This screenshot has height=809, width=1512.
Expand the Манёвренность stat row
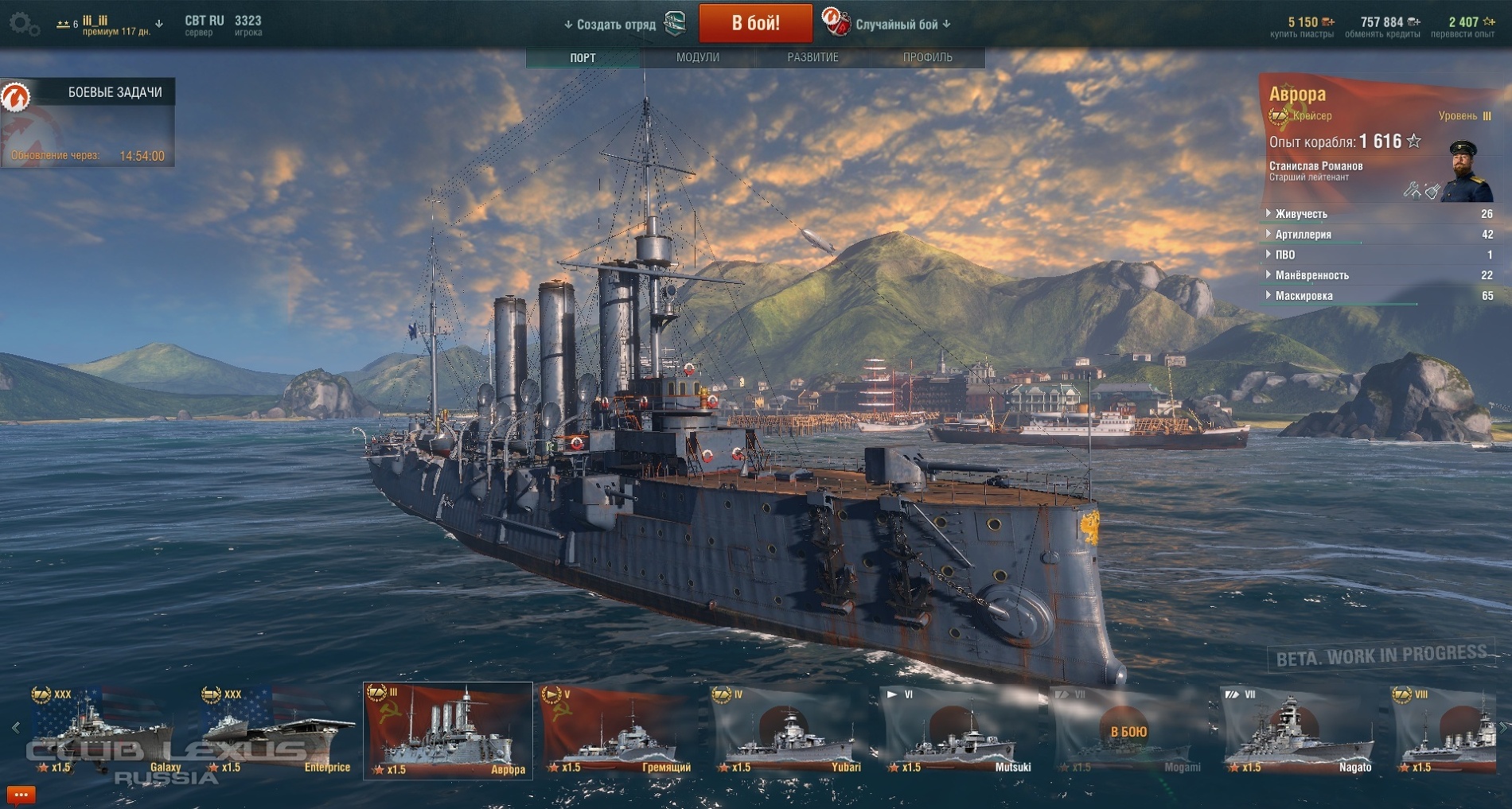click(x=1311, y=275)
